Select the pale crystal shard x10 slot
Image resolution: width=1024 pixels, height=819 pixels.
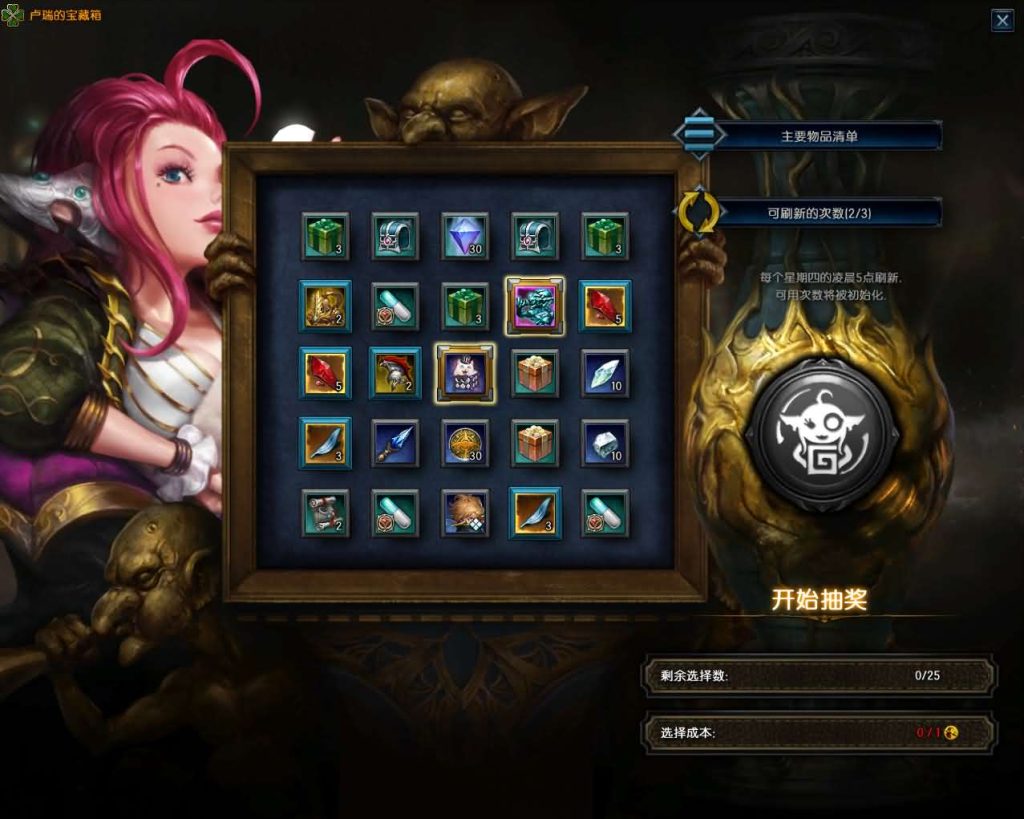point(605,373)
